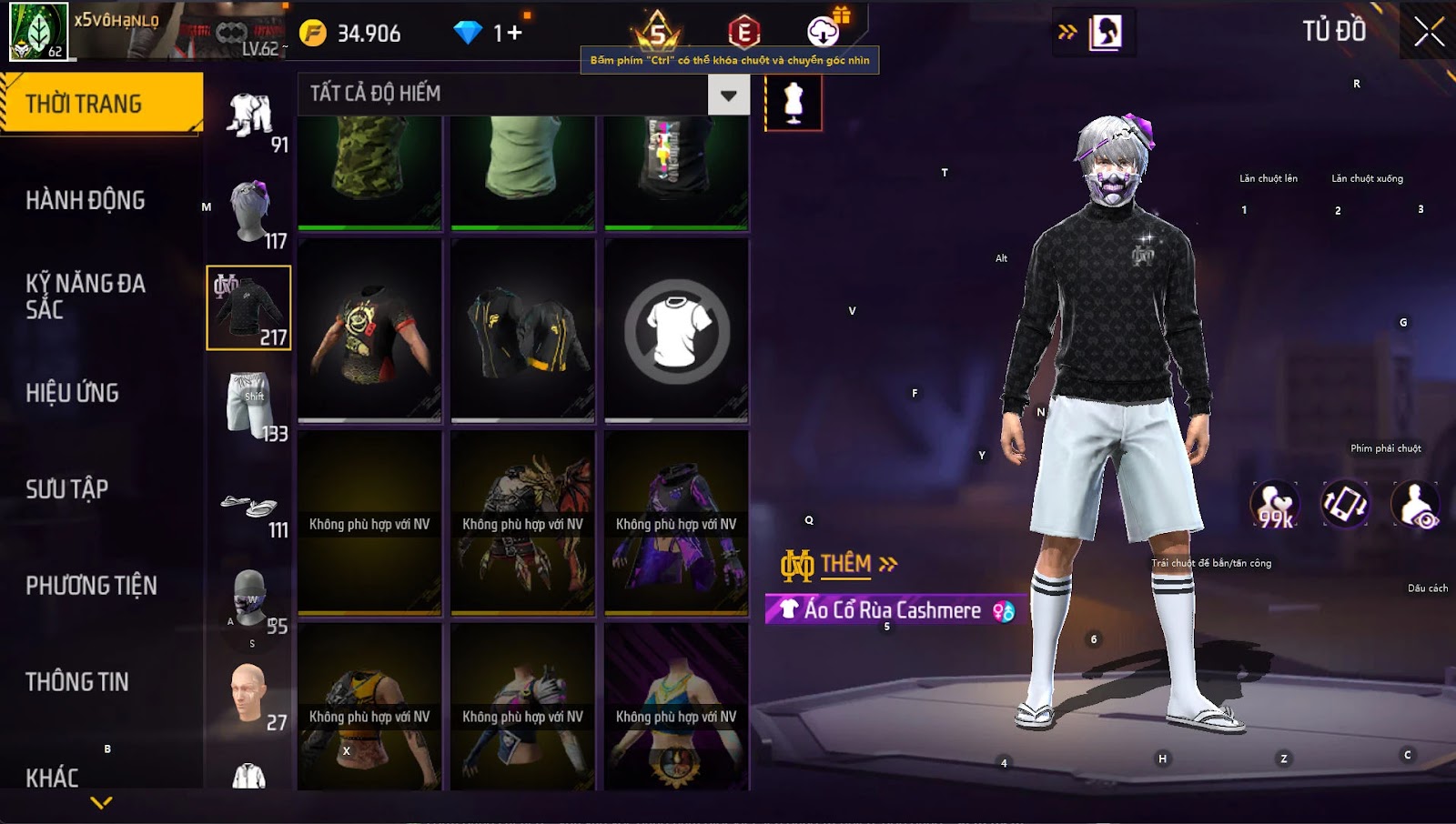Screen dimensions: 1456x824
Task: Toggle the mannequin preview icon
Action: [x=794, y=103]
